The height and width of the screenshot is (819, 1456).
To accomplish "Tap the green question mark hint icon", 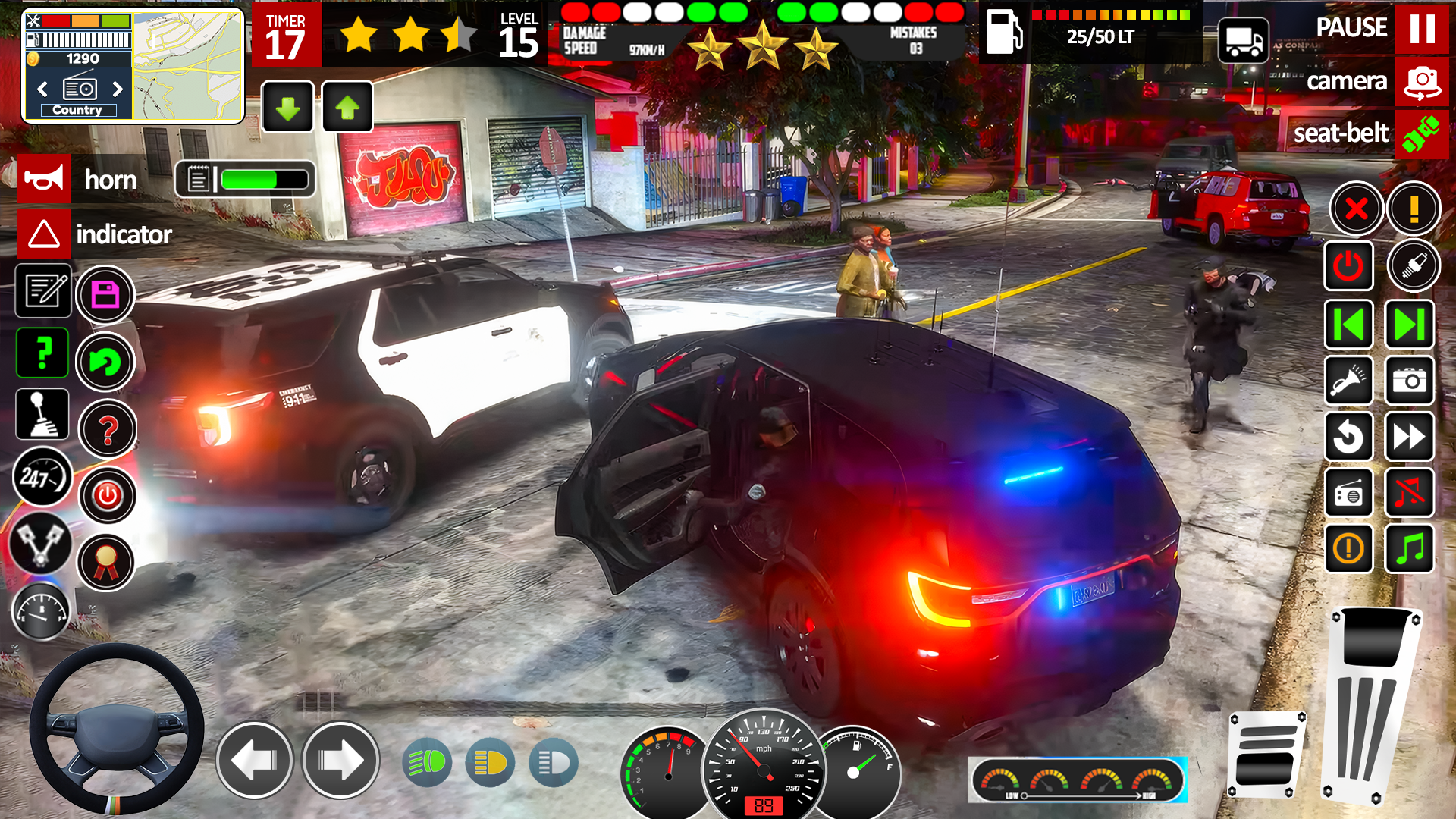I will click(42, 353).
